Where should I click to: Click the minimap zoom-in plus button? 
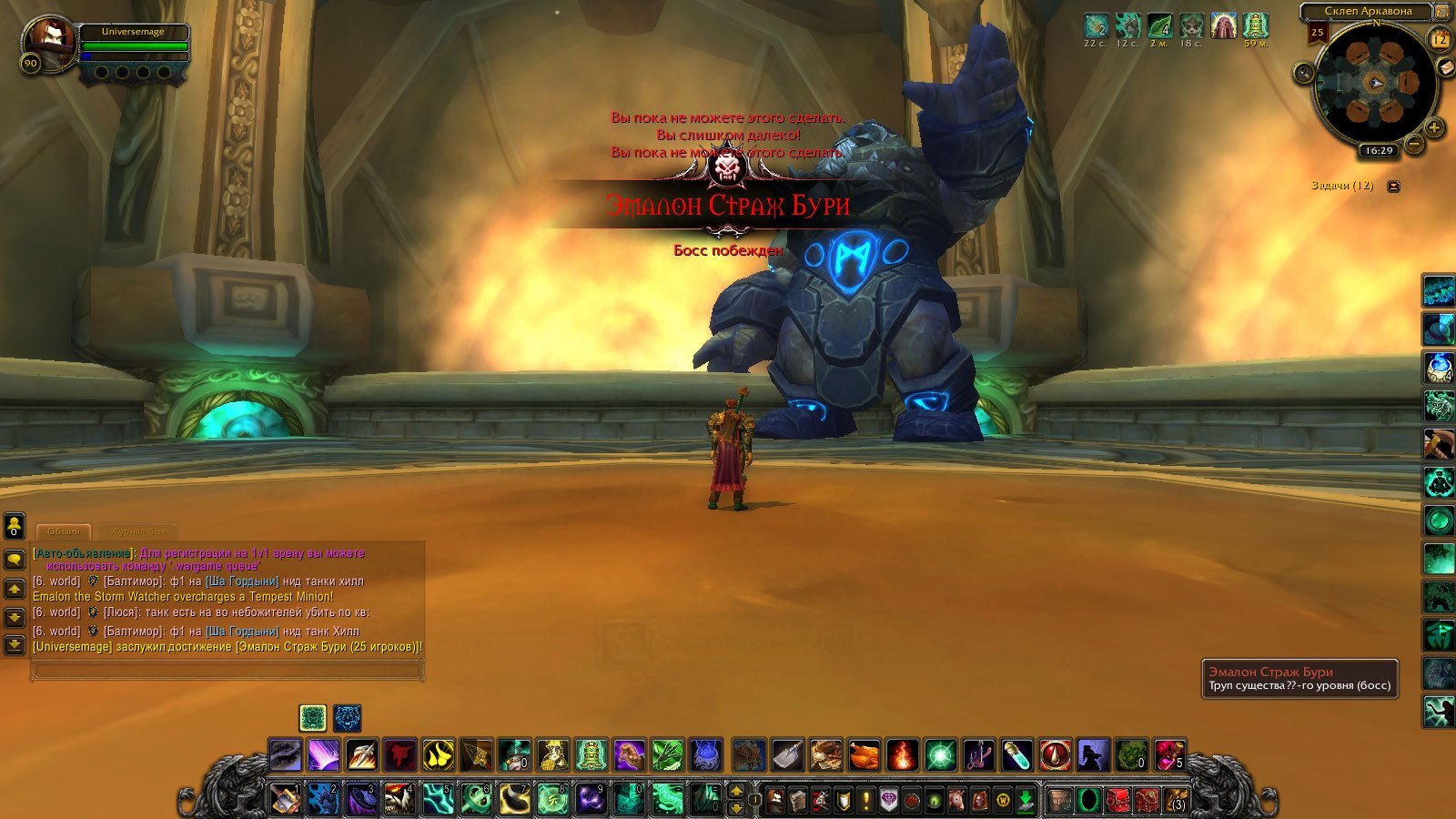coord(1434,127)
